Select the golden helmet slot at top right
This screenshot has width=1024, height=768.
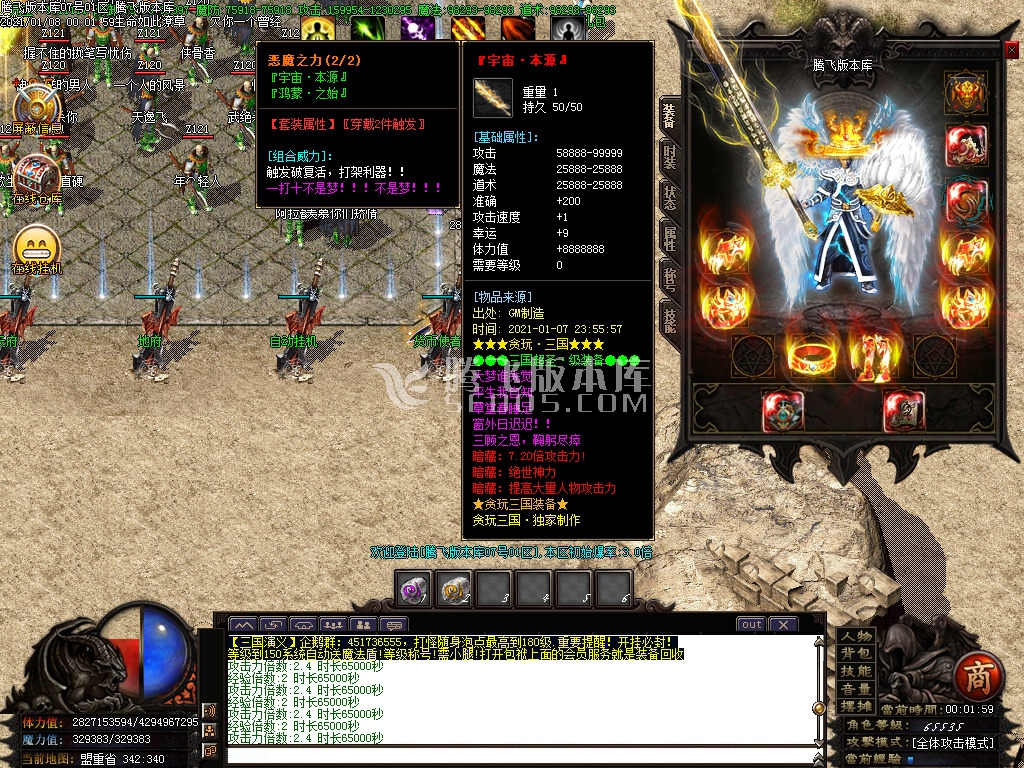pyautogui.click(x=964, y=94)
